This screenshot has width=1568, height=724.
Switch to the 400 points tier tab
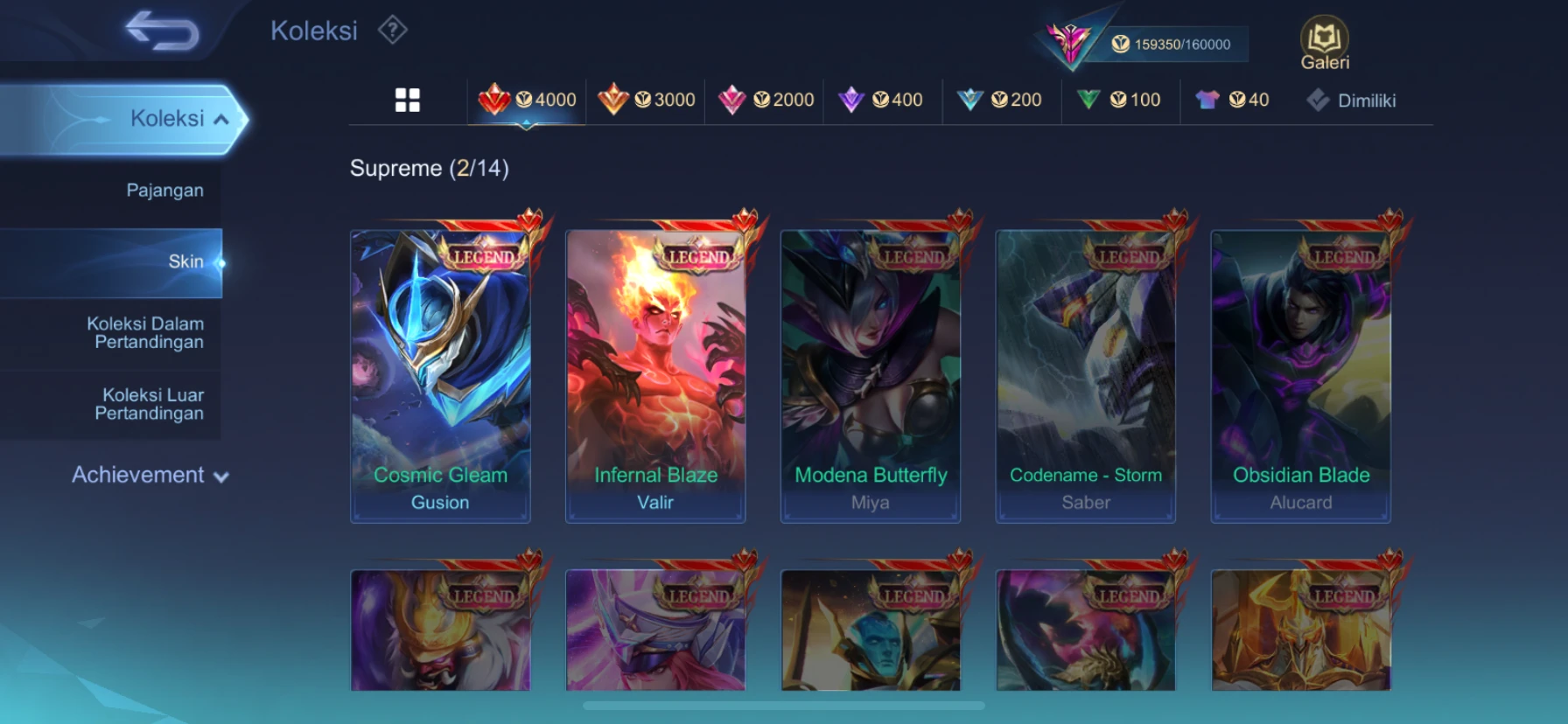881,100
